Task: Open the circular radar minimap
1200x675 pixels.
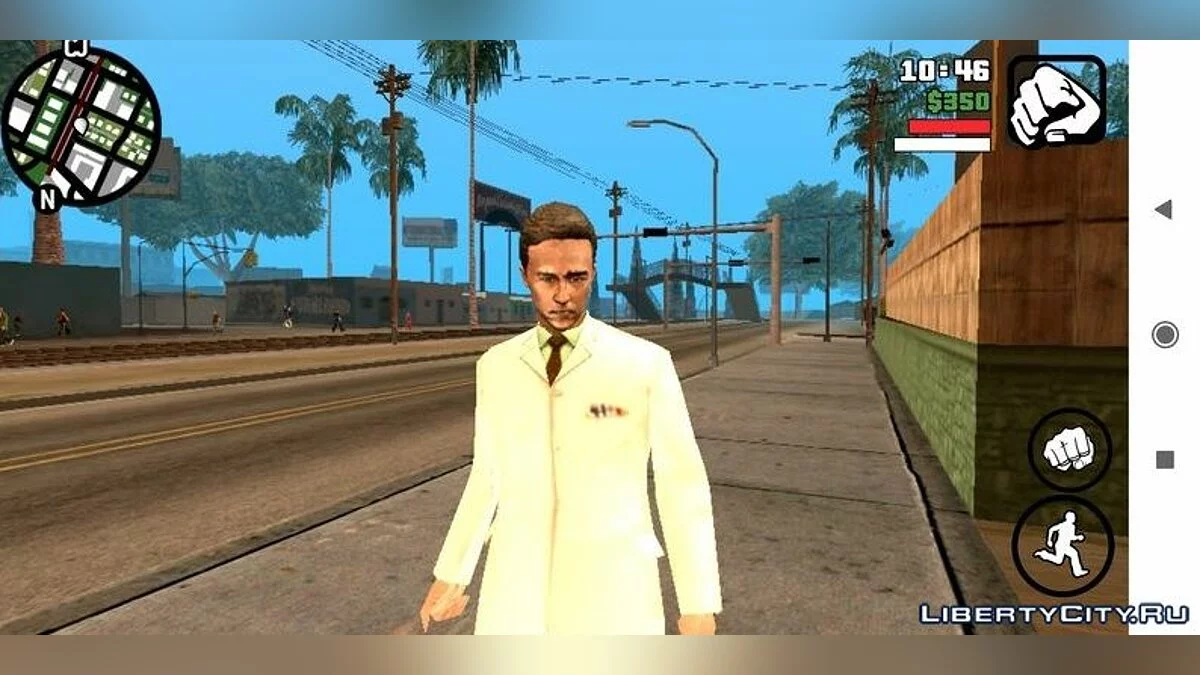Action: (81, 125)
